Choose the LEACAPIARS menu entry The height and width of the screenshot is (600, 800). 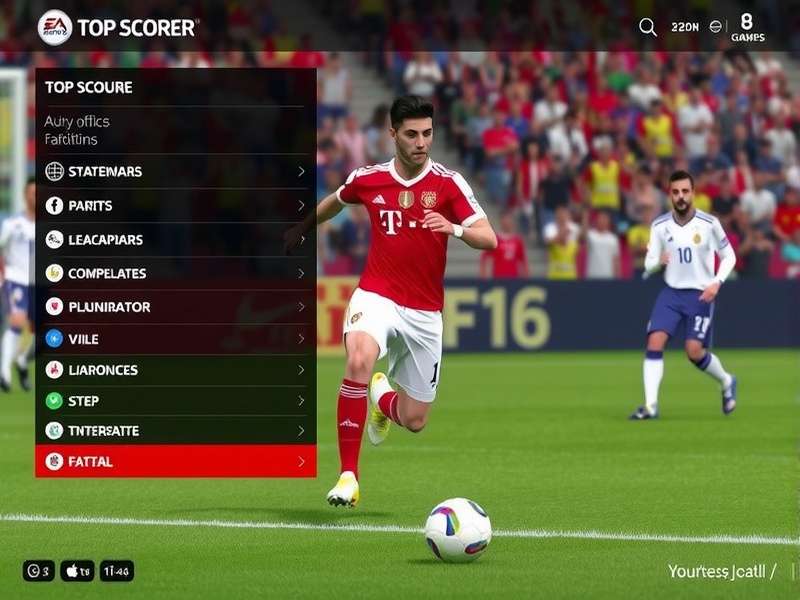tap(175, 239)
